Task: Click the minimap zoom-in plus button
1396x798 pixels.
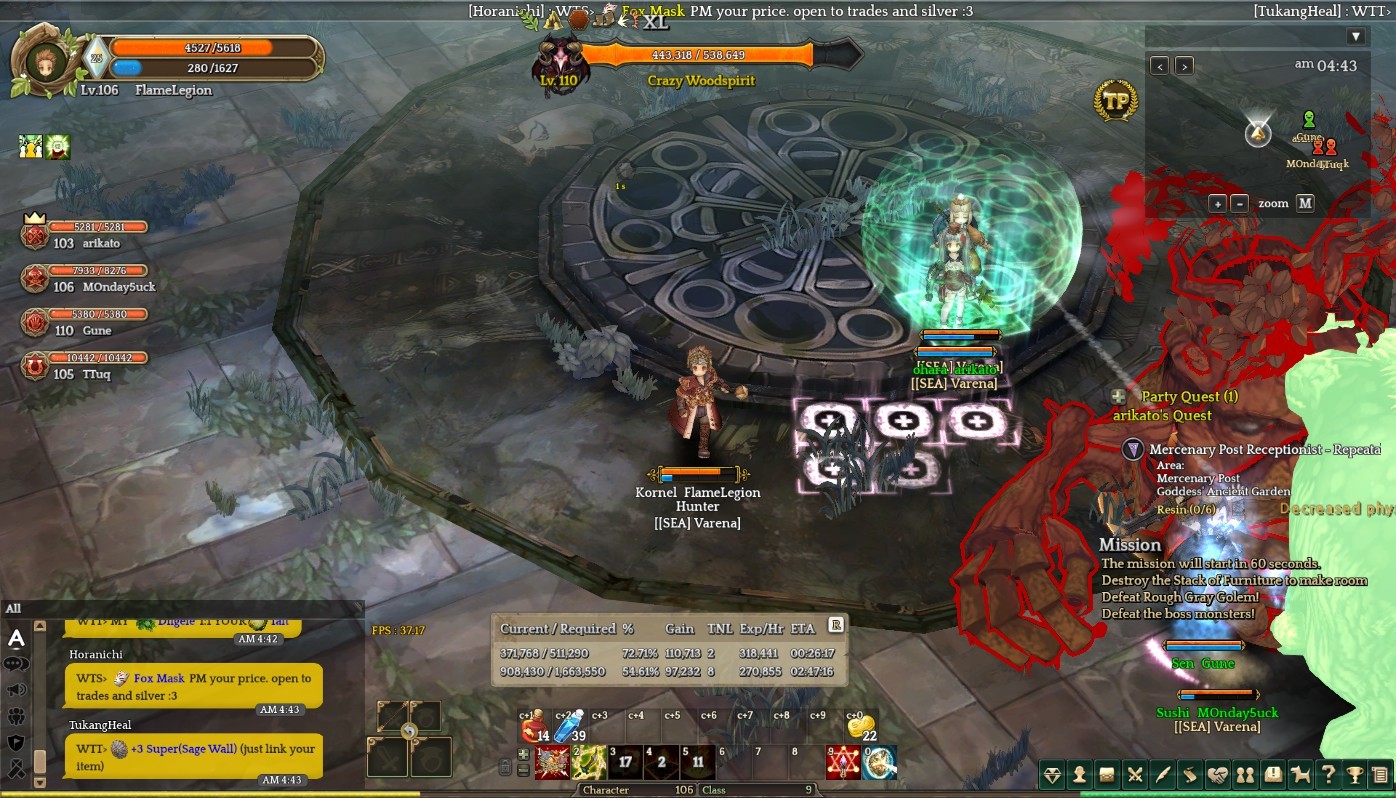Action: [1217, 203]
